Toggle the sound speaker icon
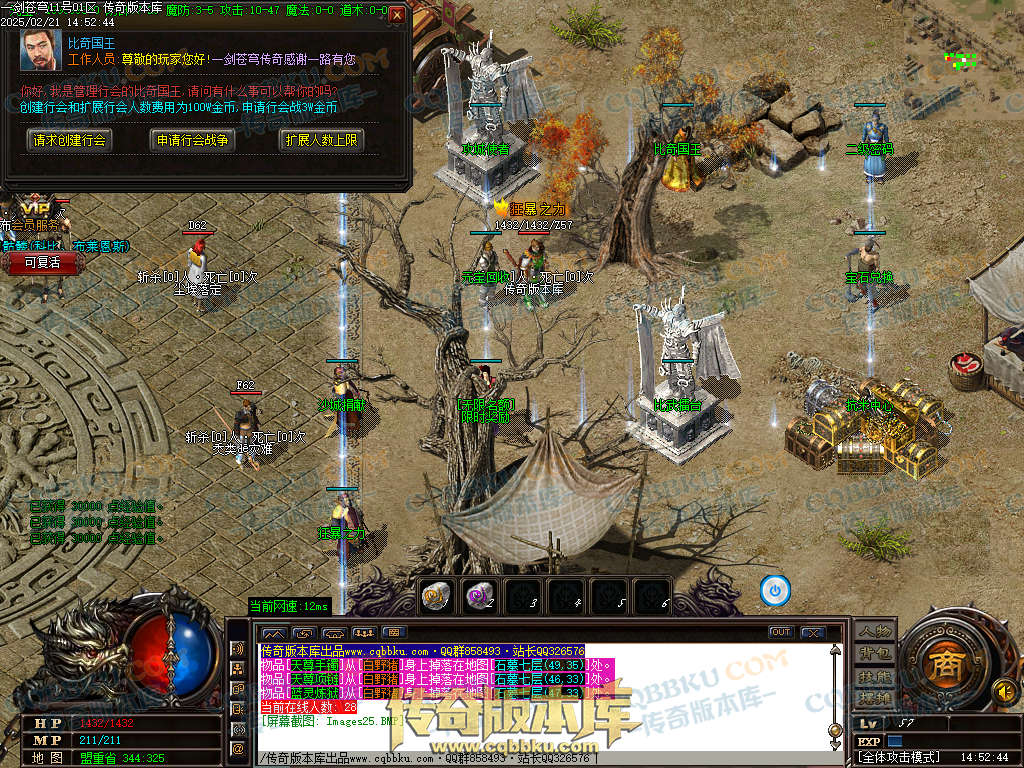1024x768 pixels. pyautogui.click(x=1003, y=690)
